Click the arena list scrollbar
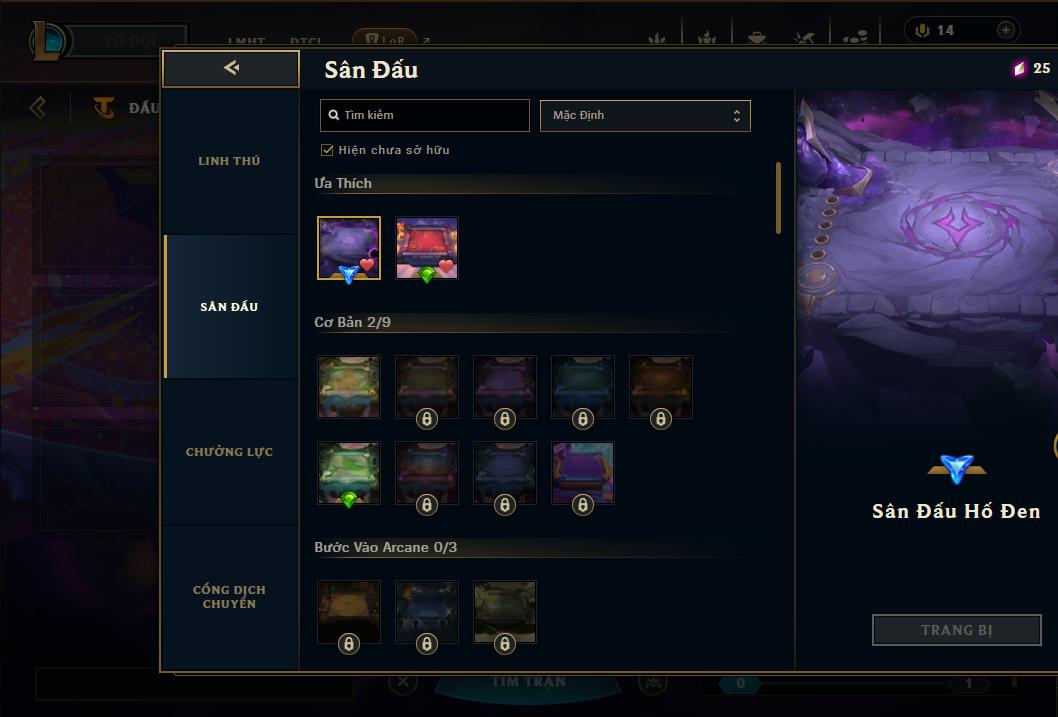1058x717 pixels. [x=778, y=198]
